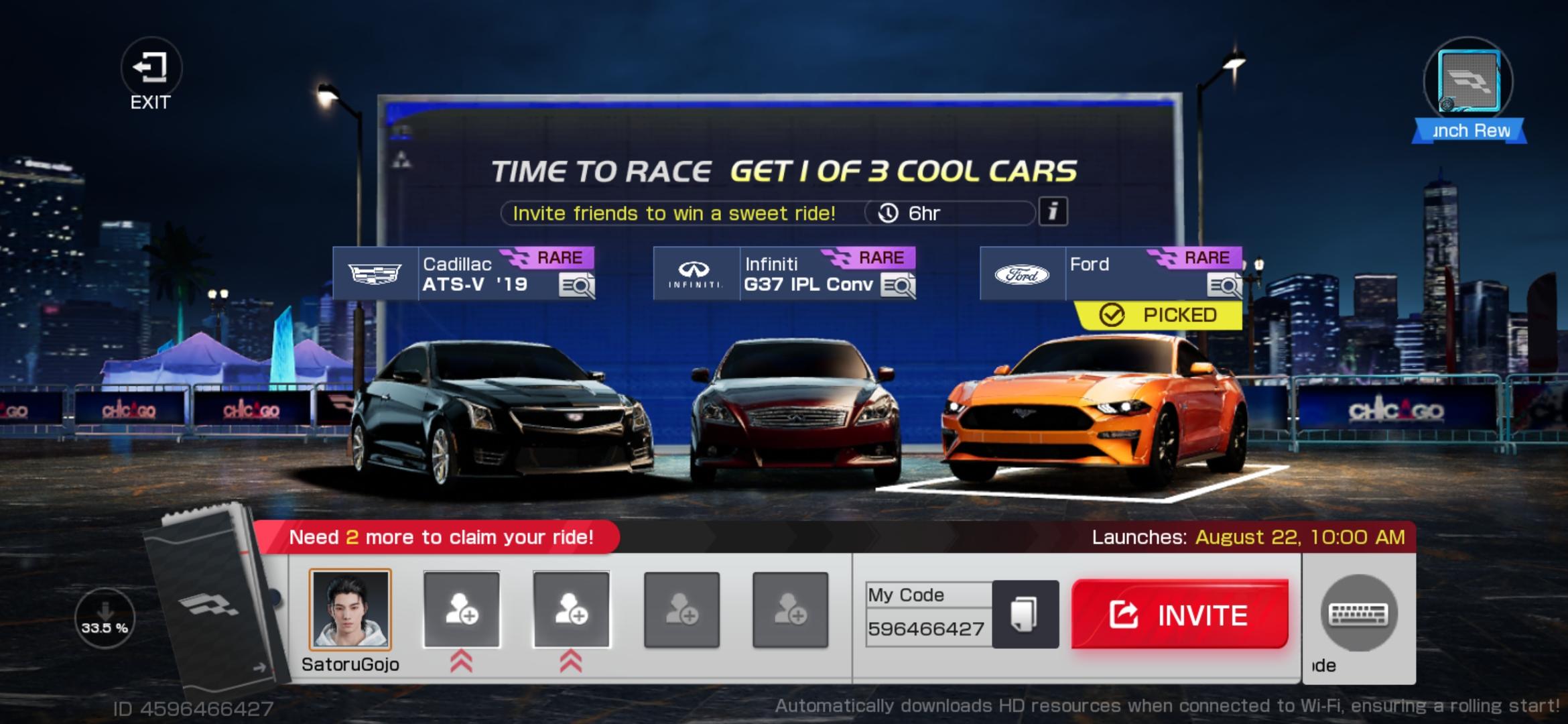1568x724 pixels.
Task: Inspect the Cadillac ATS-V details magnifier
Action: [x=576, y=286]
